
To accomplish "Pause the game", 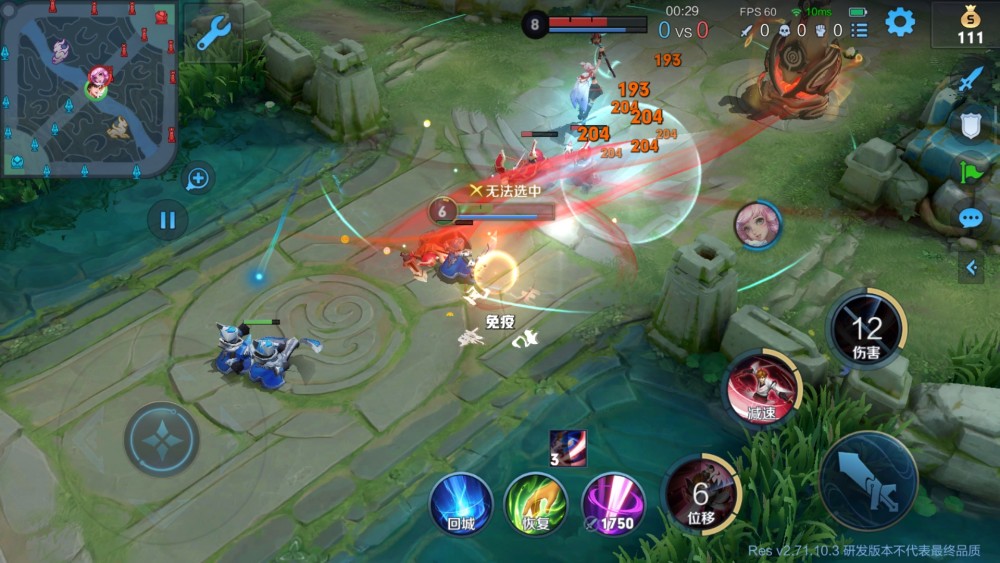I will pyautogui.click(x=167, y=220).
